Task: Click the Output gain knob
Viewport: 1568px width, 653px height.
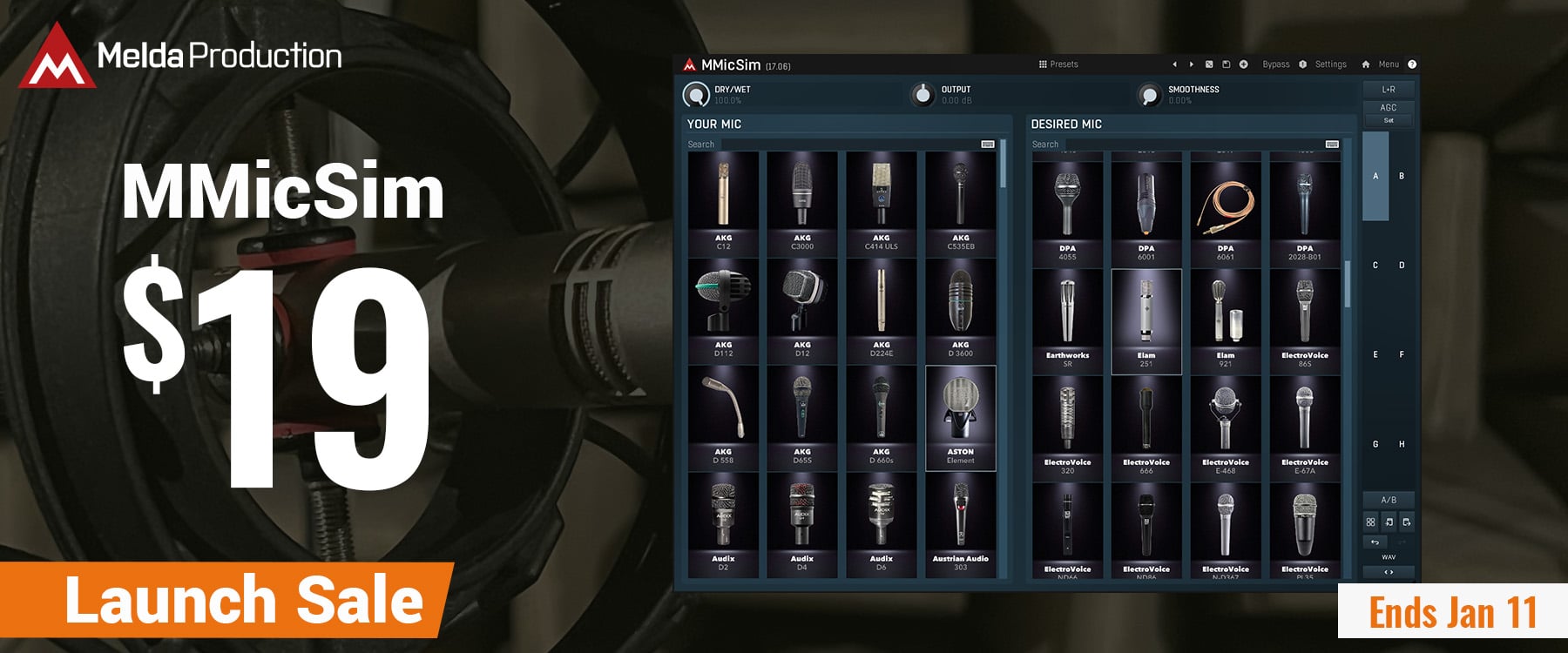Action: coord(922,94)
